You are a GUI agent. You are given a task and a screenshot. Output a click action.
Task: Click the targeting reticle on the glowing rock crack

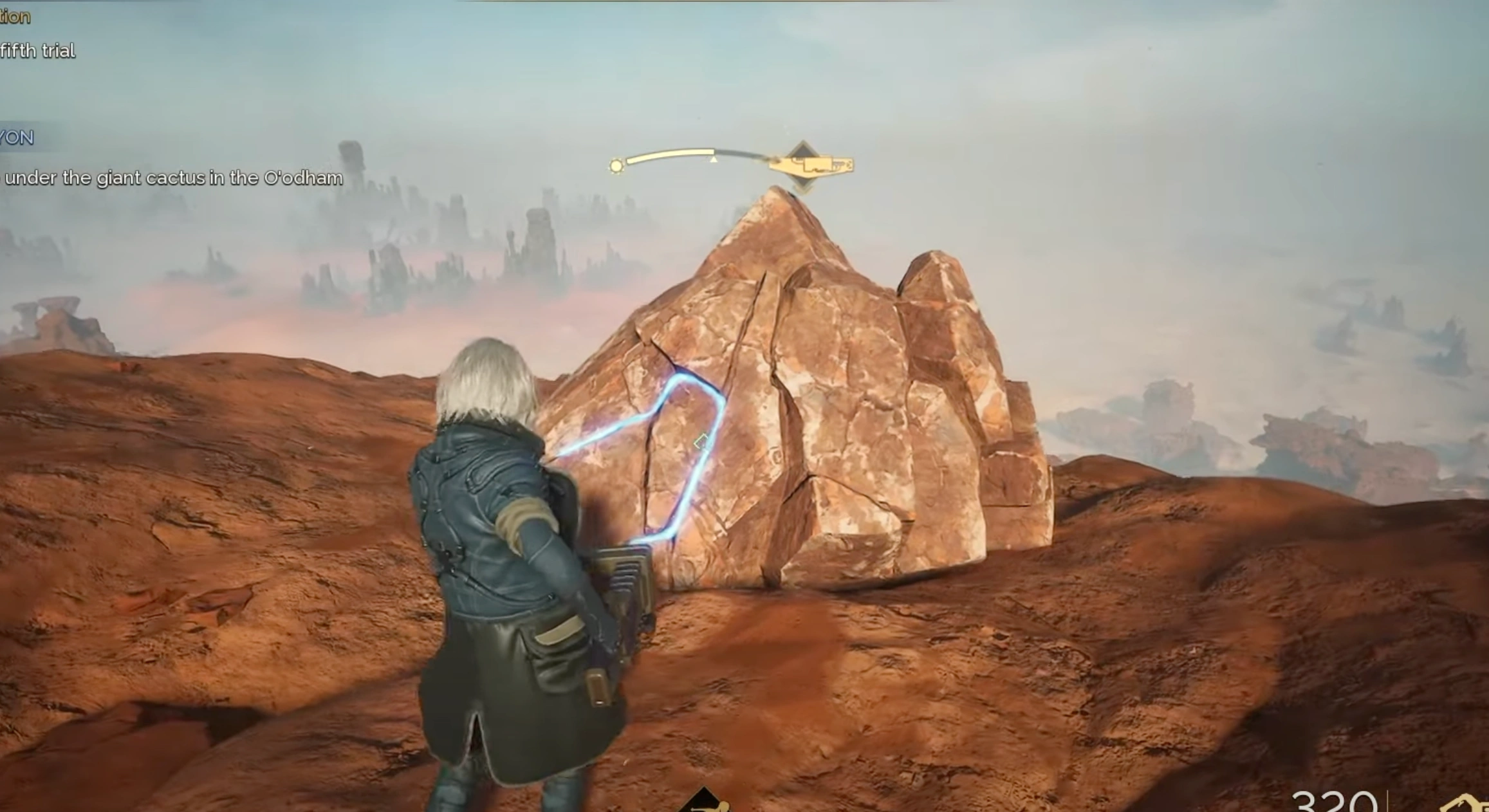click(699, 441)
